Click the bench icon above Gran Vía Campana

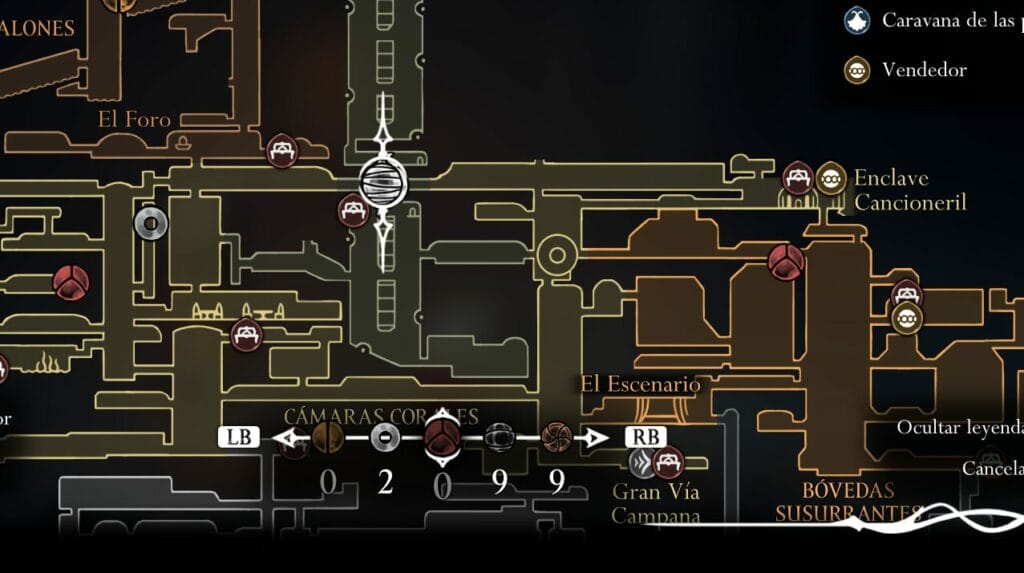tap(668, 462)
